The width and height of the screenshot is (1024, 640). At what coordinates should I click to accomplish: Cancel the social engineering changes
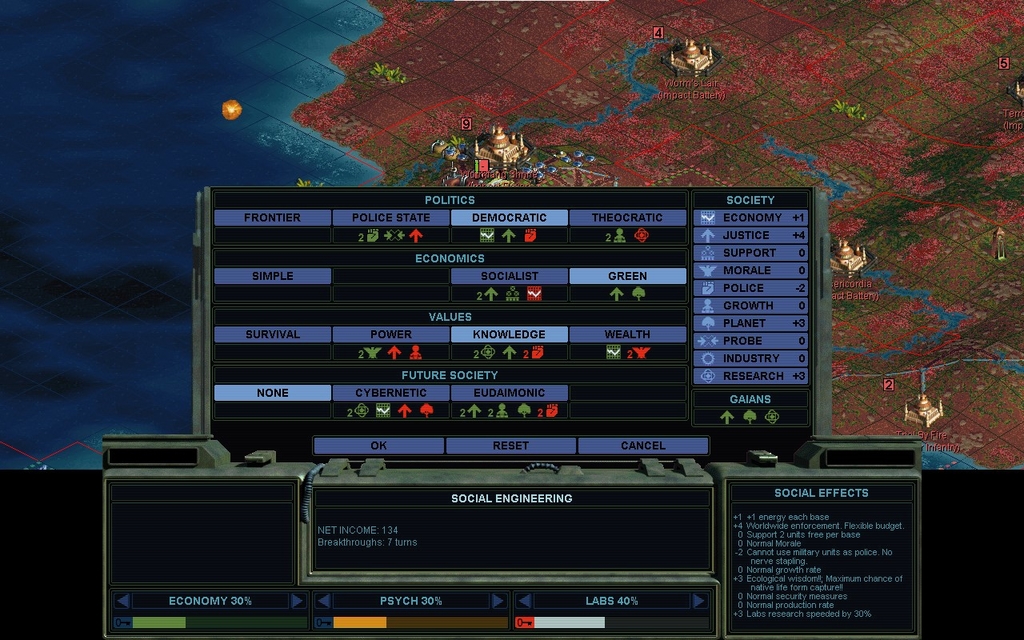pyautogui.click(x=642, y=446)
